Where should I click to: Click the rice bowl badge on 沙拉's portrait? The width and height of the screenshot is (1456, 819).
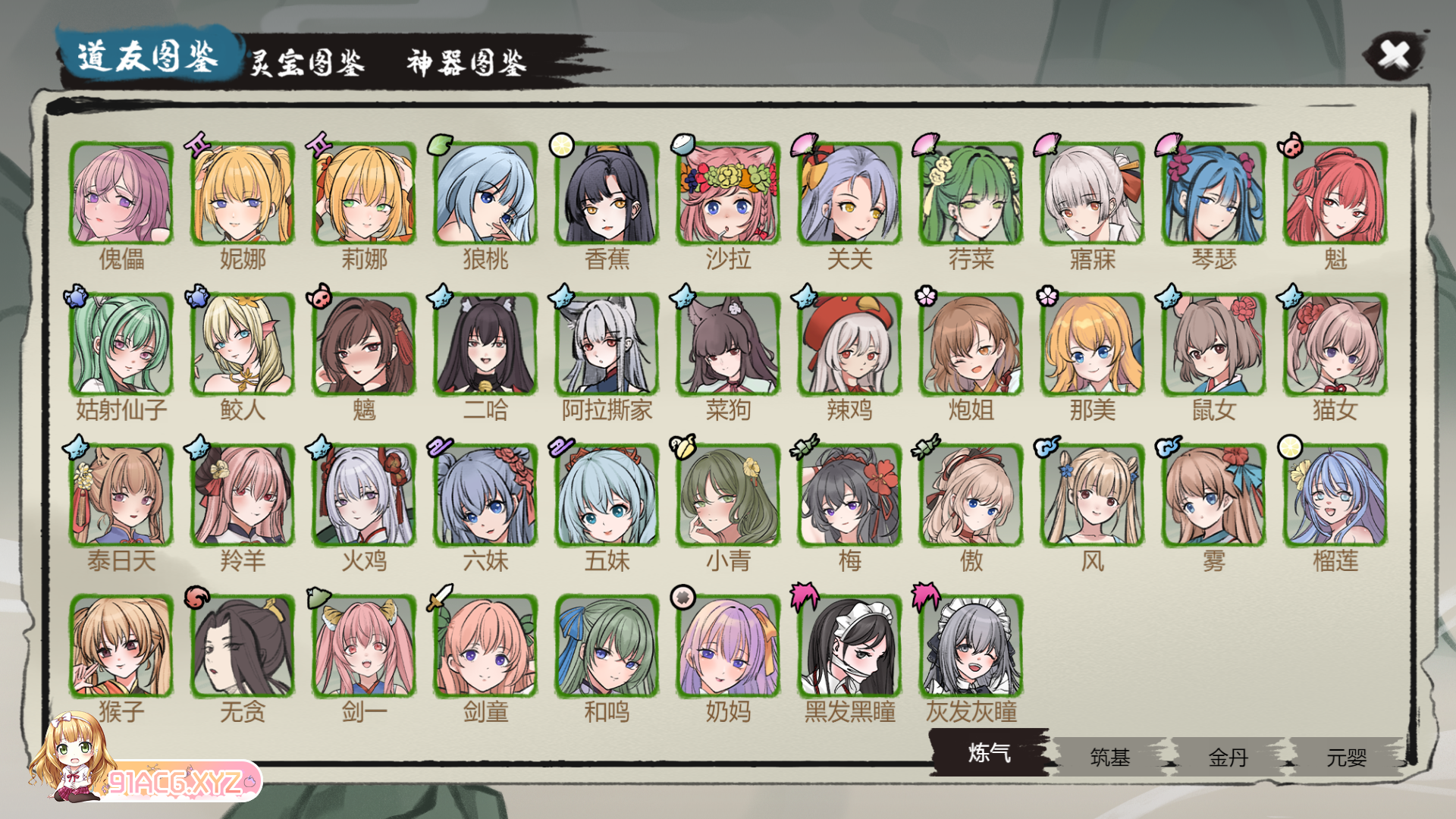click(682, 144)
